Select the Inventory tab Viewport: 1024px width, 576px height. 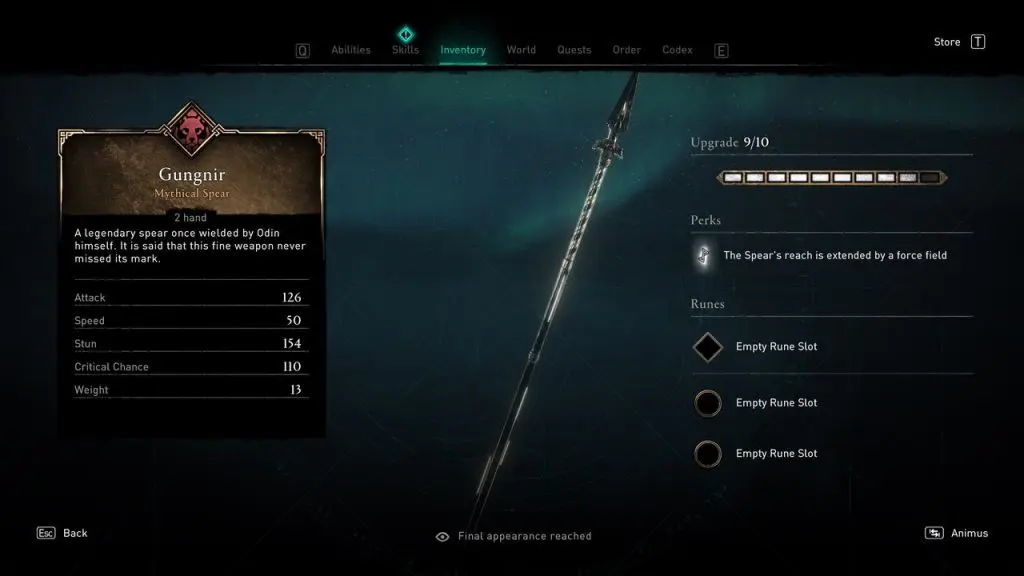(463, 50)
